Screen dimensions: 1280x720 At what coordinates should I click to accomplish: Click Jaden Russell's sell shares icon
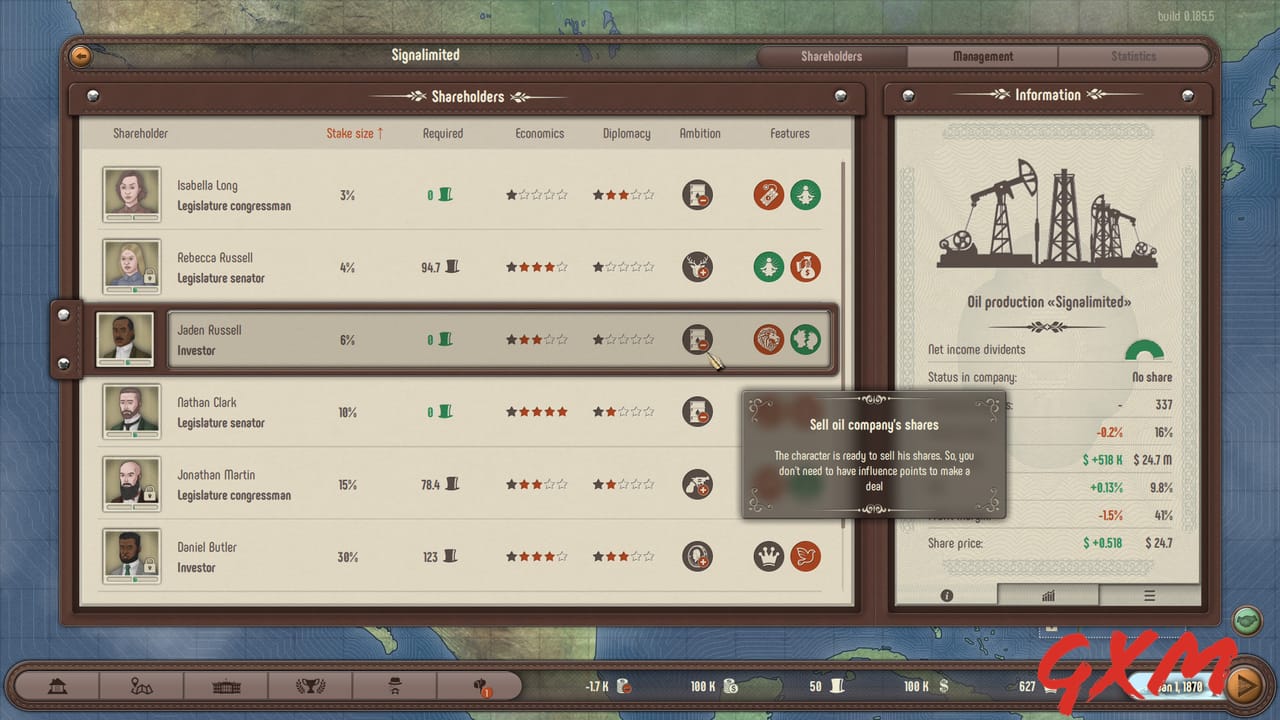tap(697, 339)
